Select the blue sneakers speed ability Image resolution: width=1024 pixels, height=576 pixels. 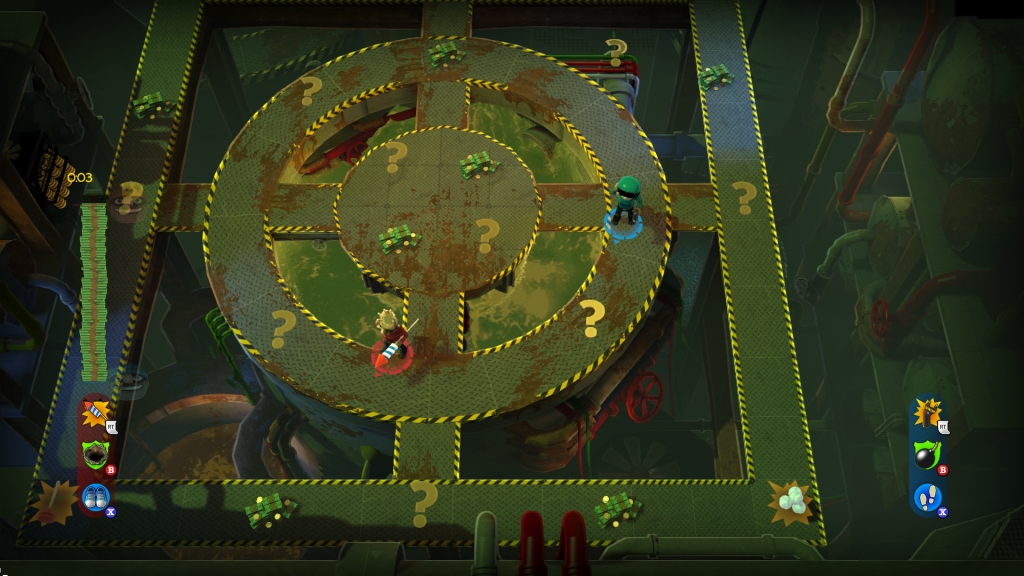pyautogui.click(x=96, y=496)
